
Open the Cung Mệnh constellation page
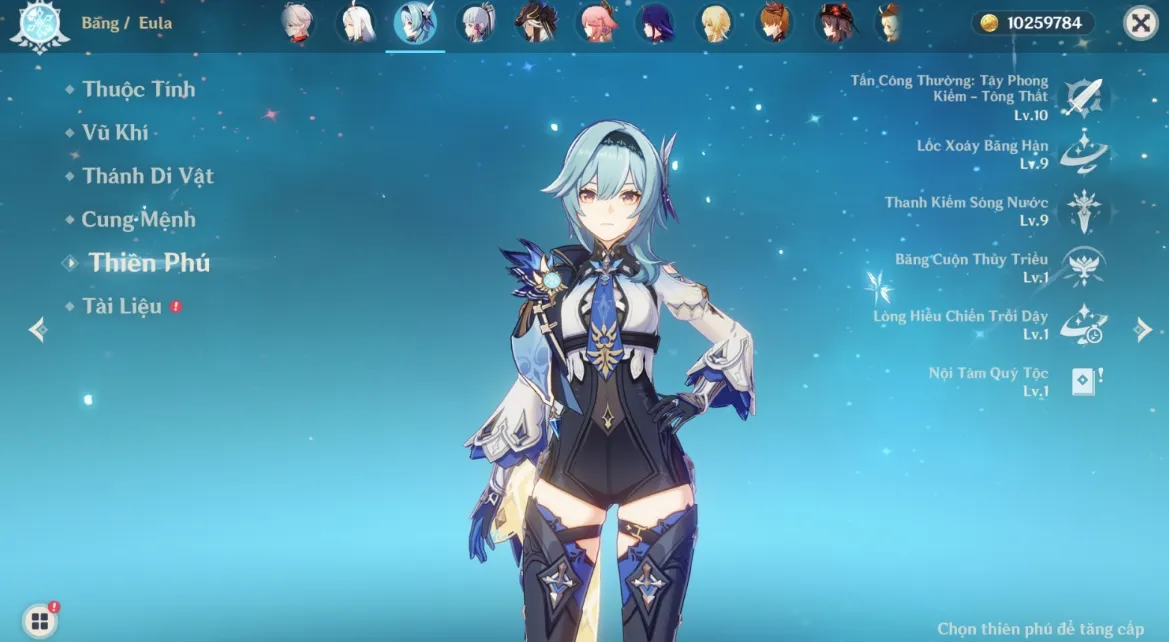[x=138, y=219]
